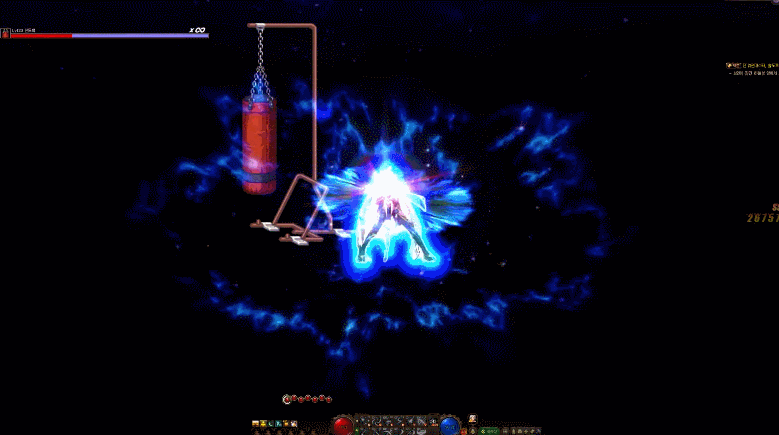Select the skill icon above the blue orb
Screen dimensions: 779x435
coord(472,418)
